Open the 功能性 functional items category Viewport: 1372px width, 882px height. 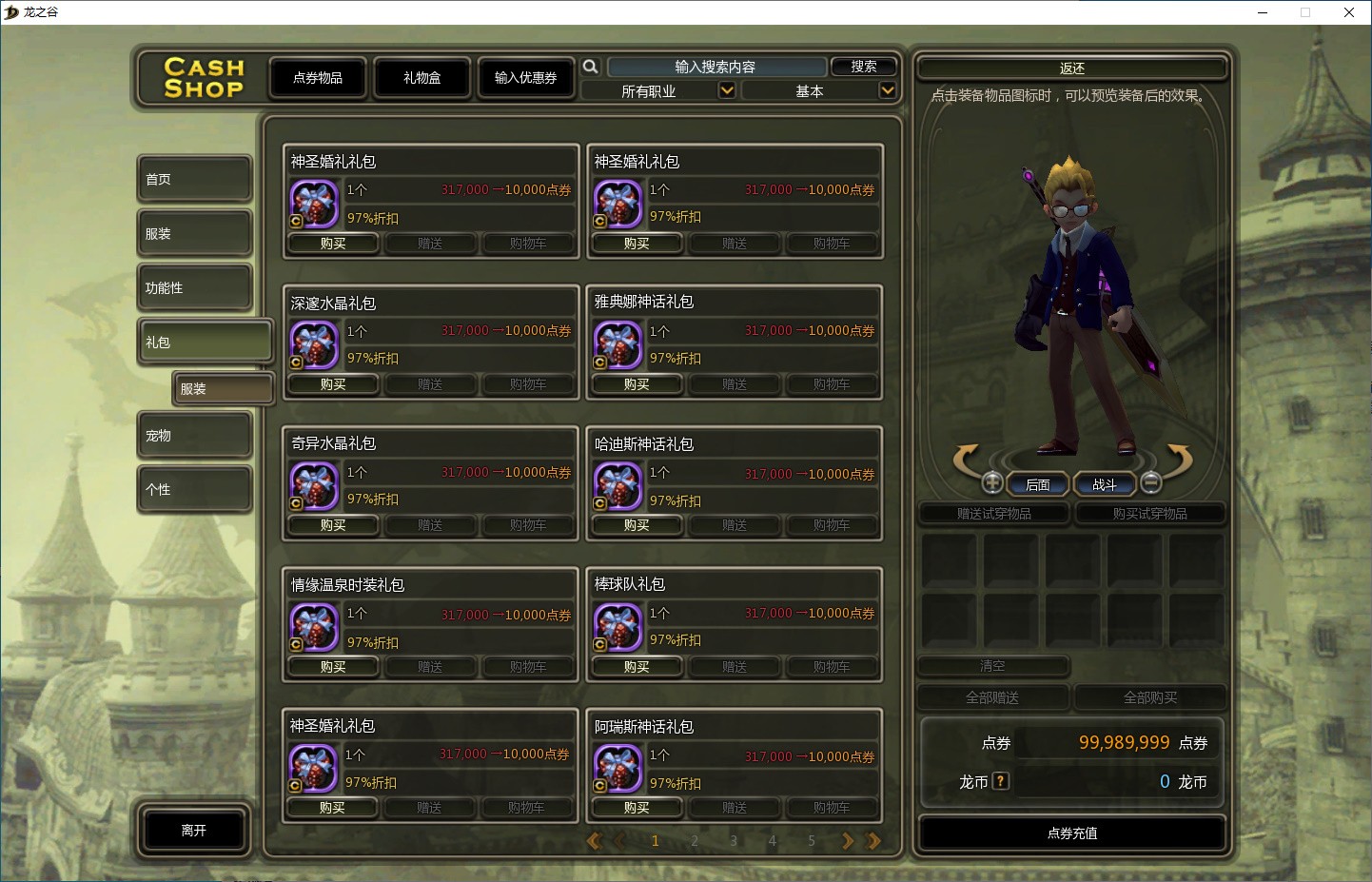click(194, 287)
